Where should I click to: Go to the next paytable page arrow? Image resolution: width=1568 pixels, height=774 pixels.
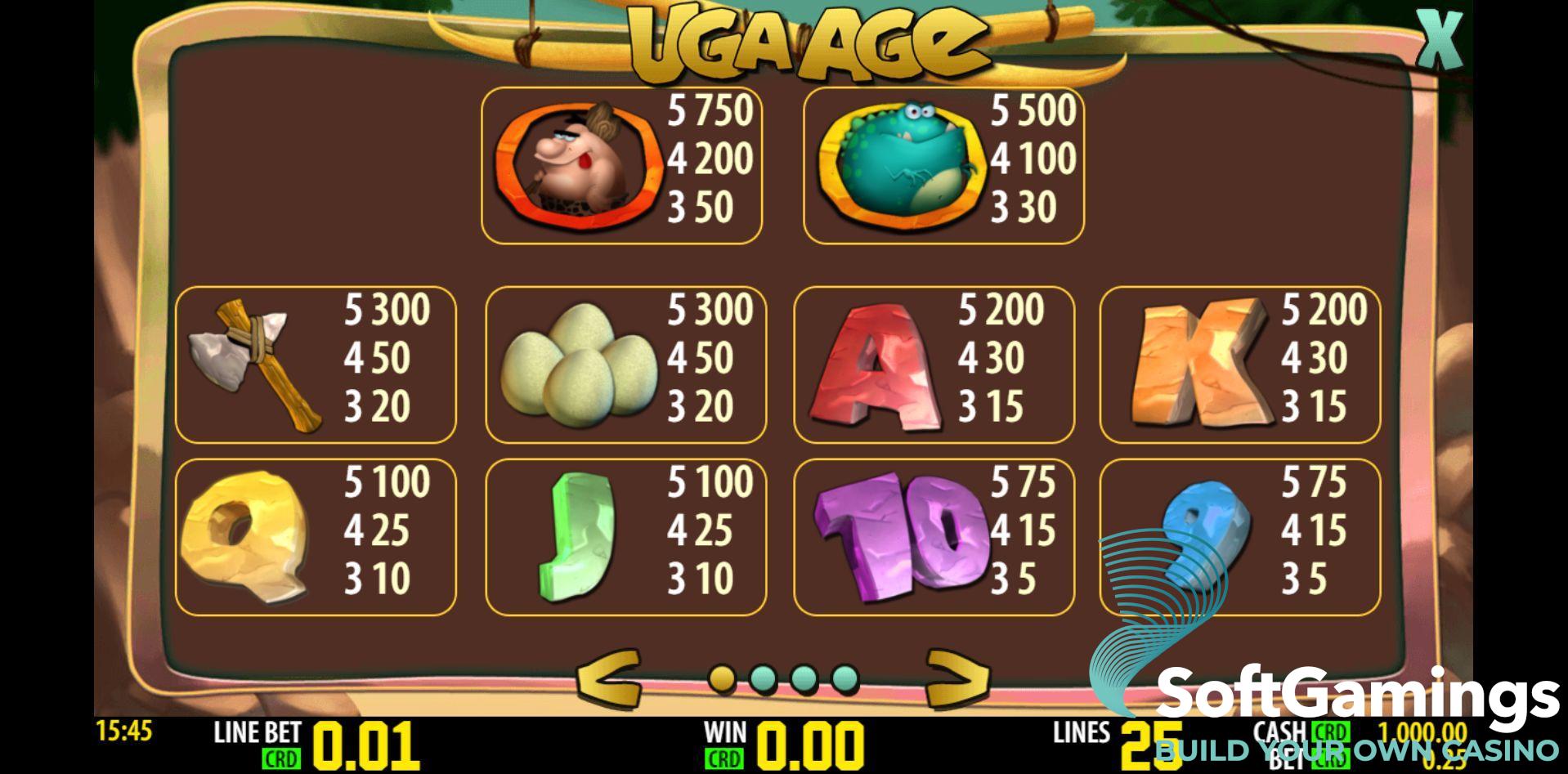pos(957,678)
